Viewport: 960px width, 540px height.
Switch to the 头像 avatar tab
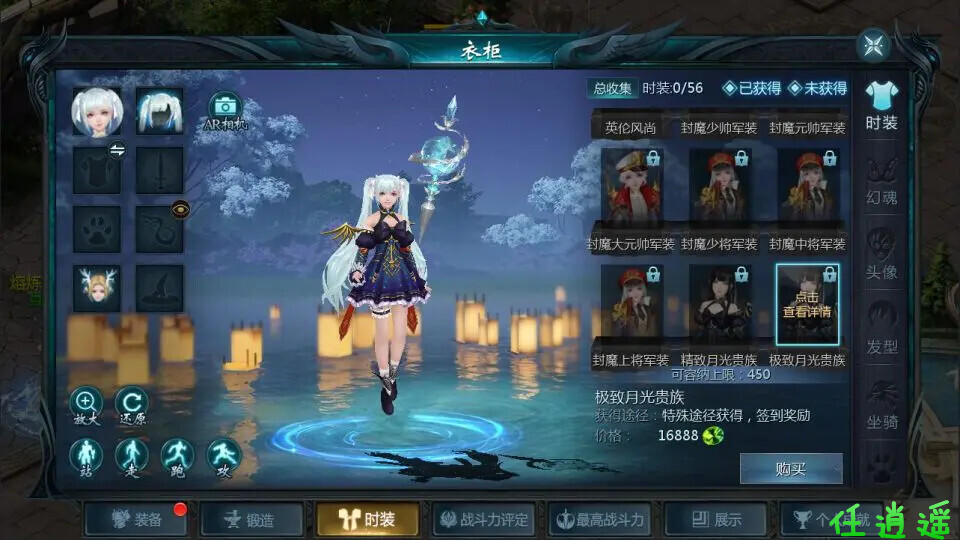click(881, 255)
